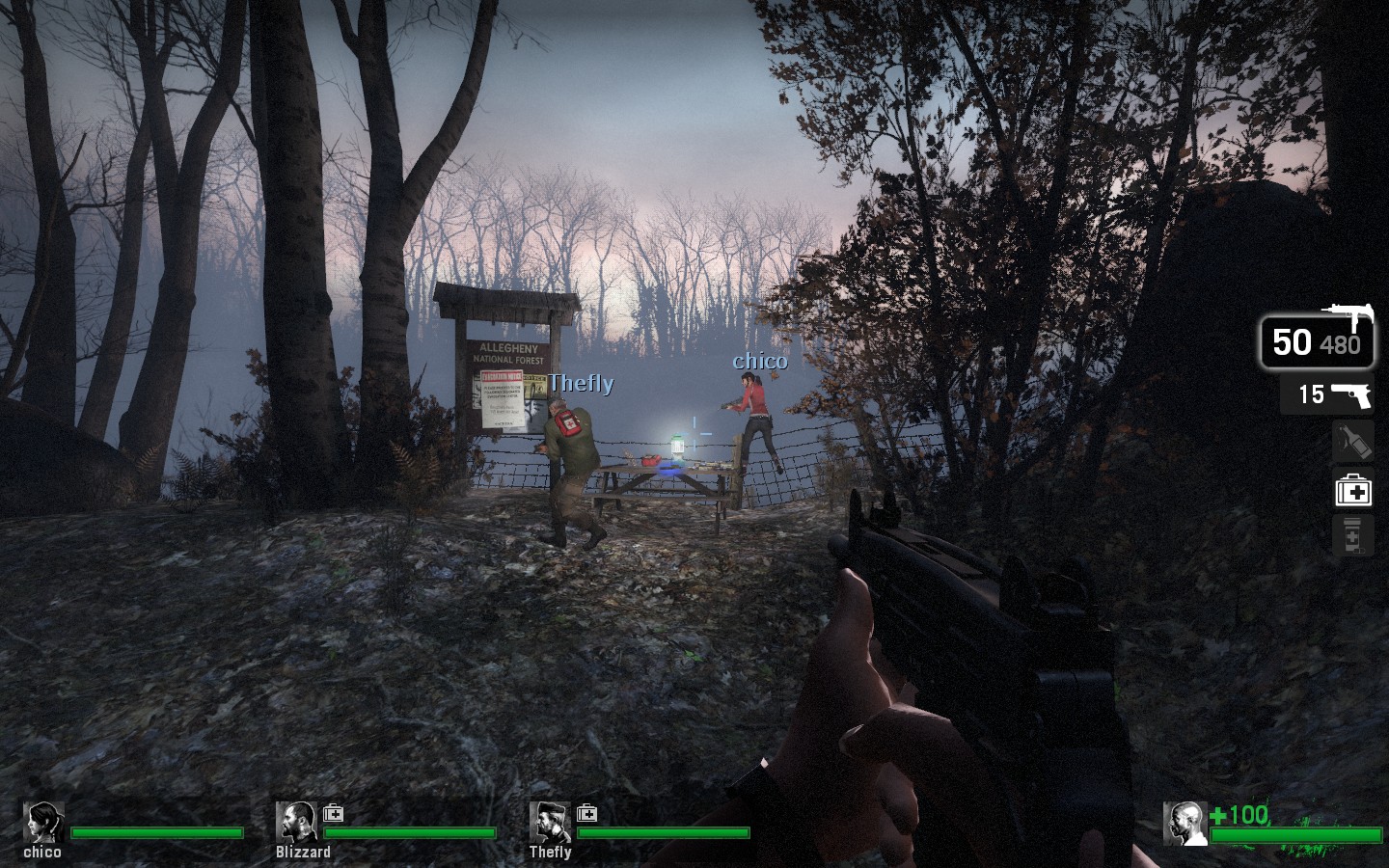Click the medkit icon beside Blizzard's portrait
The height and width of the screenshot is (868, 1389).
(334, 813)
